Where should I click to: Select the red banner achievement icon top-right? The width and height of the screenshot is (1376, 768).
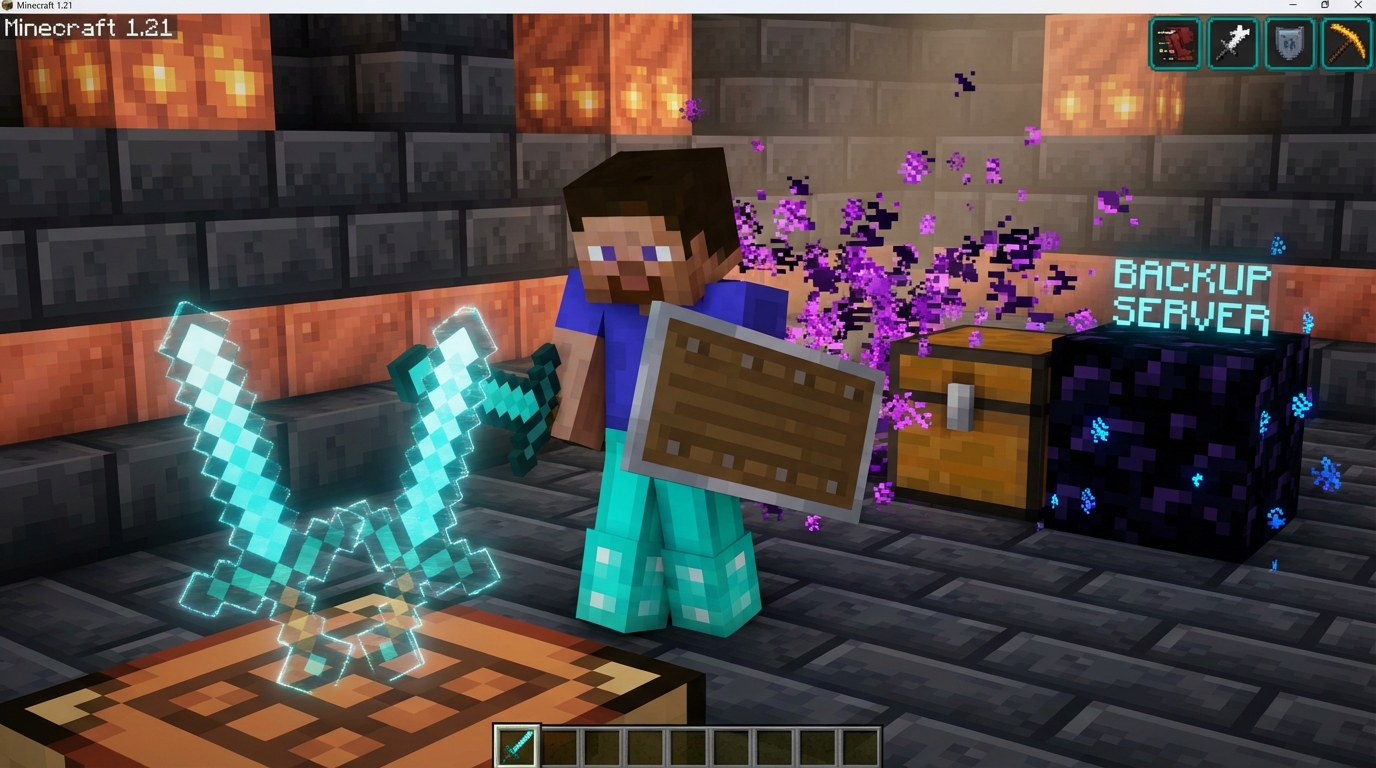1174,43
